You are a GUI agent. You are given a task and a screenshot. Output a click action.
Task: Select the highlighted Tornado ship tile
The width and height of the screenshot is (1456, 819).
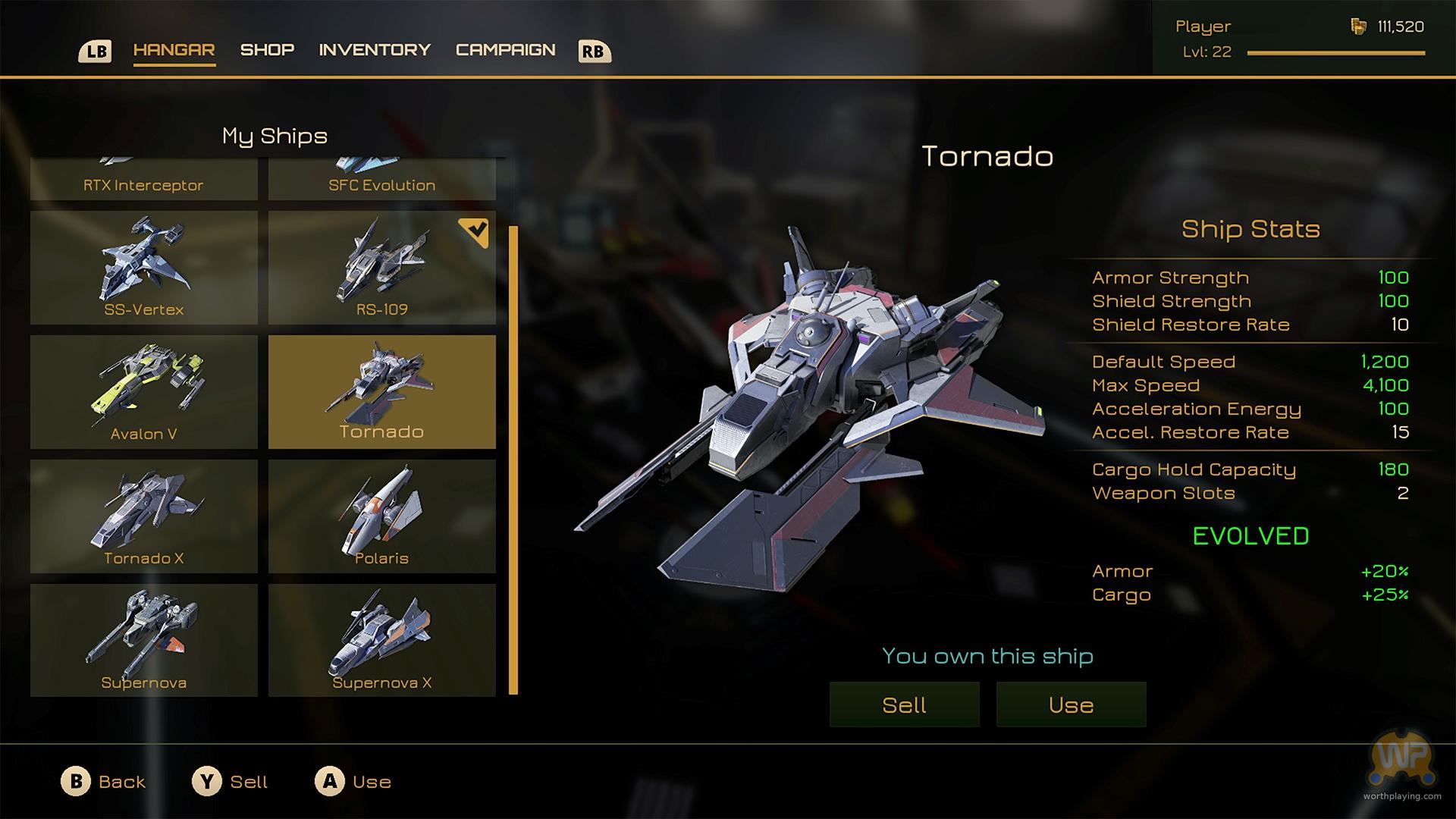(x=381, y=392)
